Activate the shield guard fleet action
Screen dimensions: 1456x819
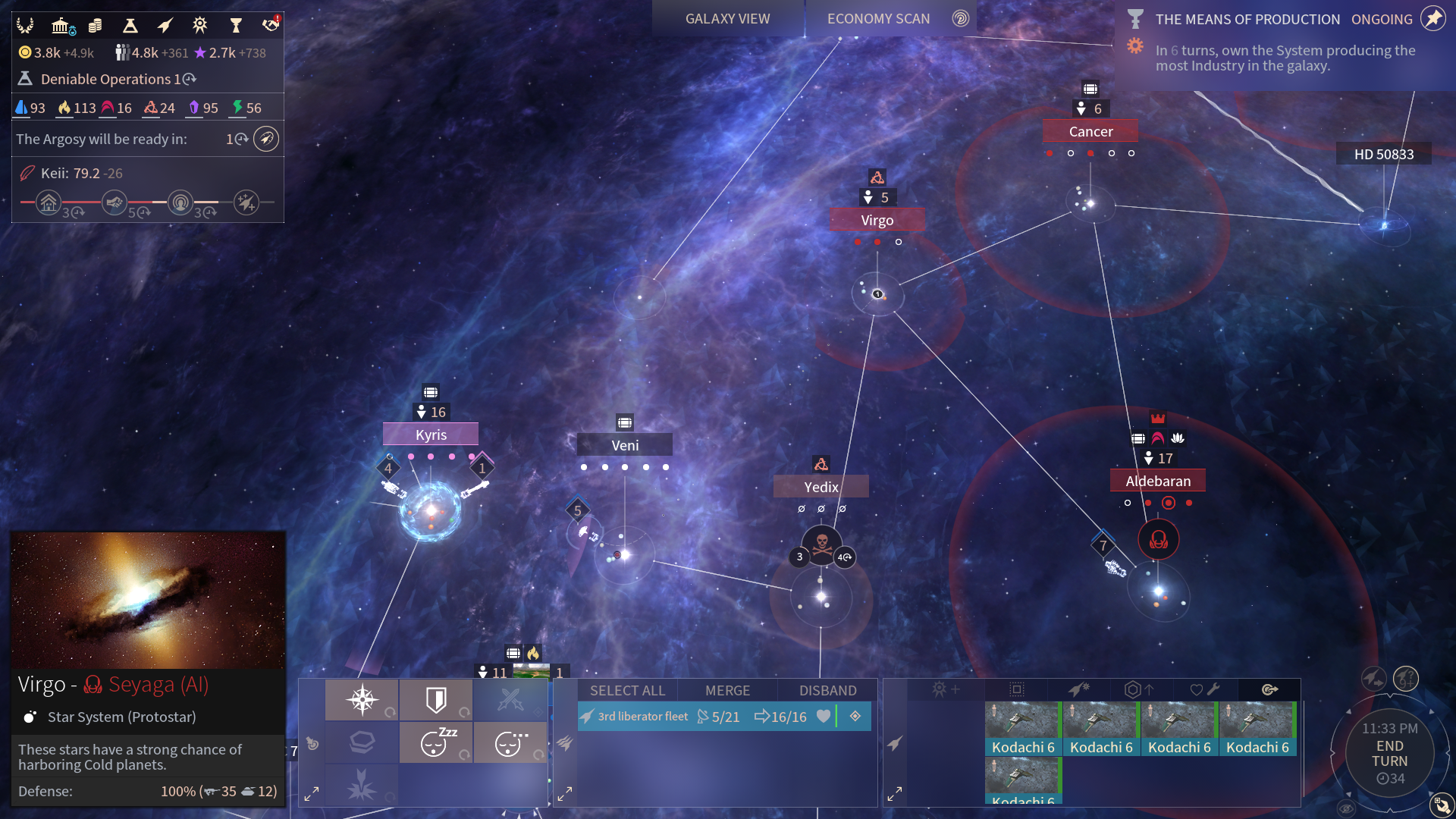[x=436, y=700]
